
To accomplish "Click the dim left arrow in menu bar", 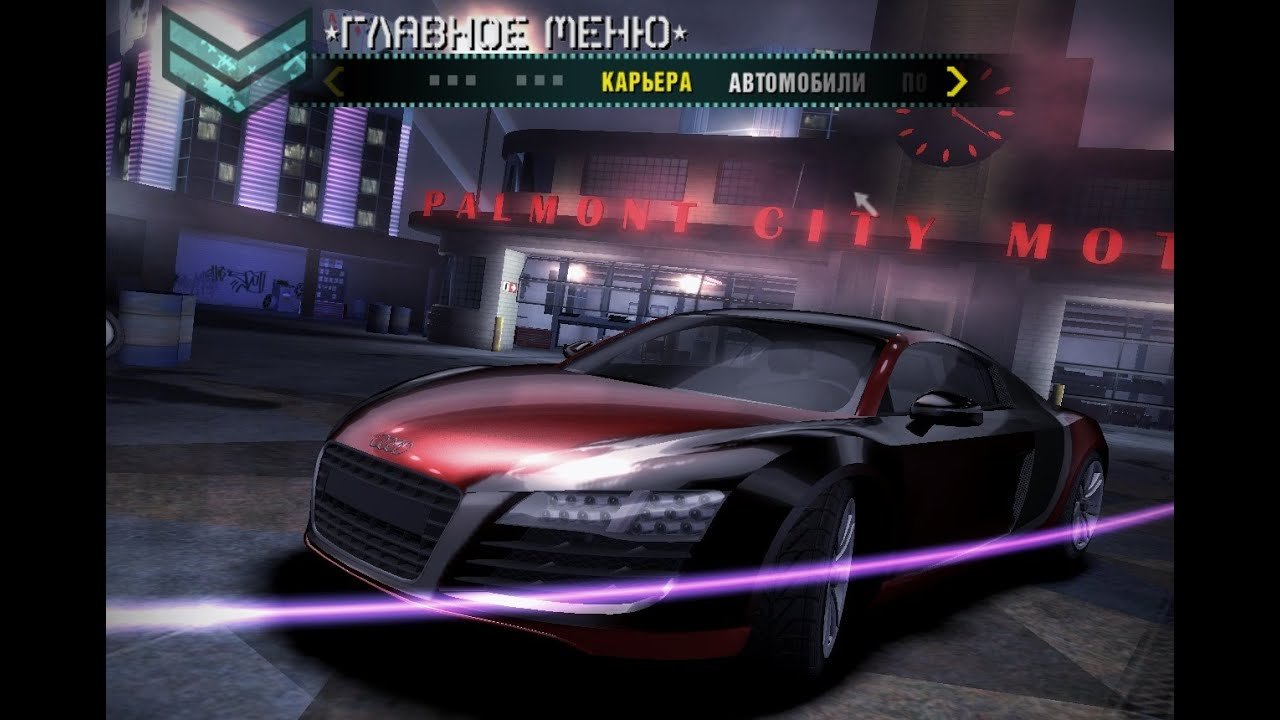I will click(335, 81).
